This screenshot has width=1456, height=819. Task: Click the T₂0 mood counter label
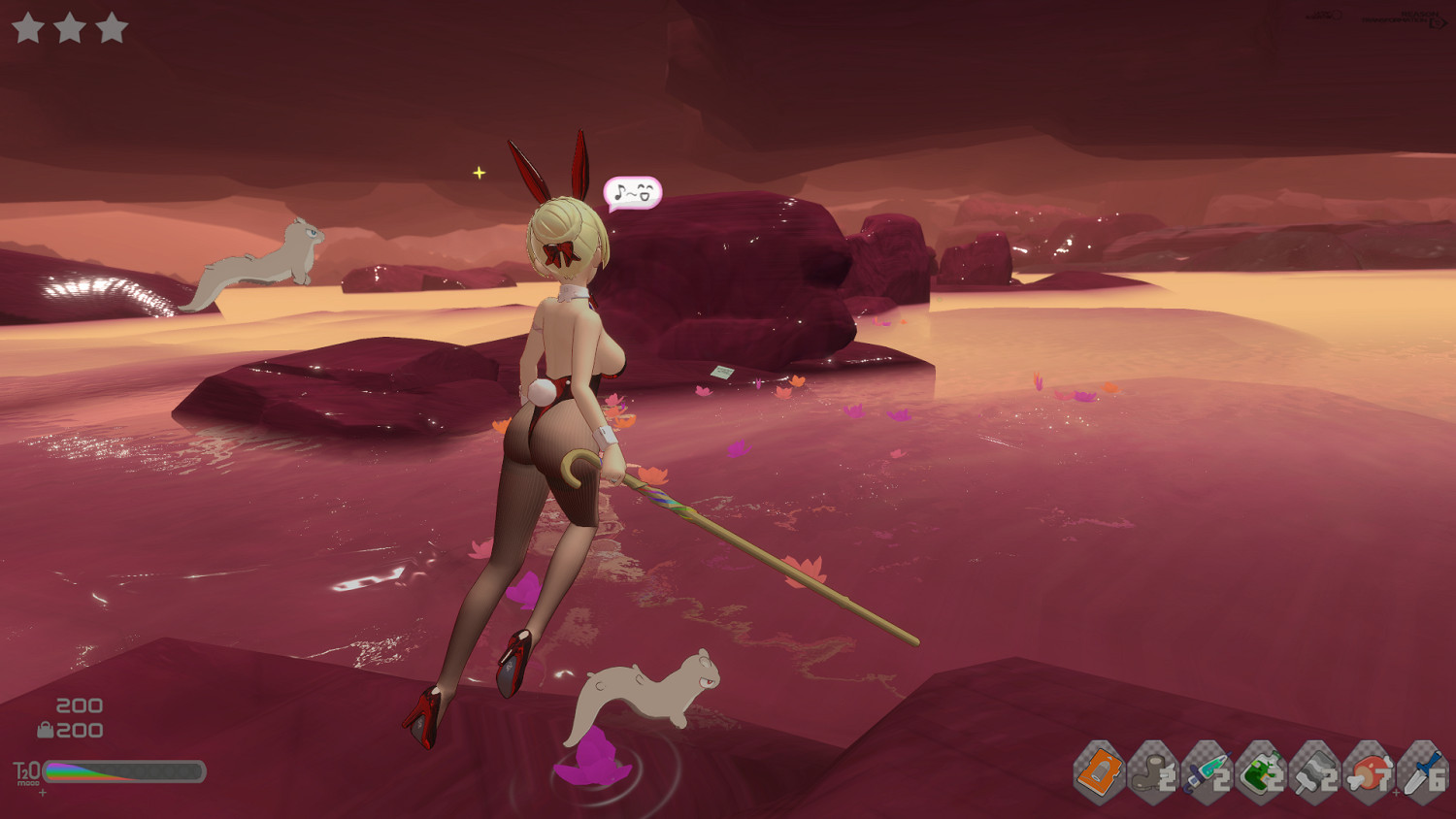click(x=25, y=772)
